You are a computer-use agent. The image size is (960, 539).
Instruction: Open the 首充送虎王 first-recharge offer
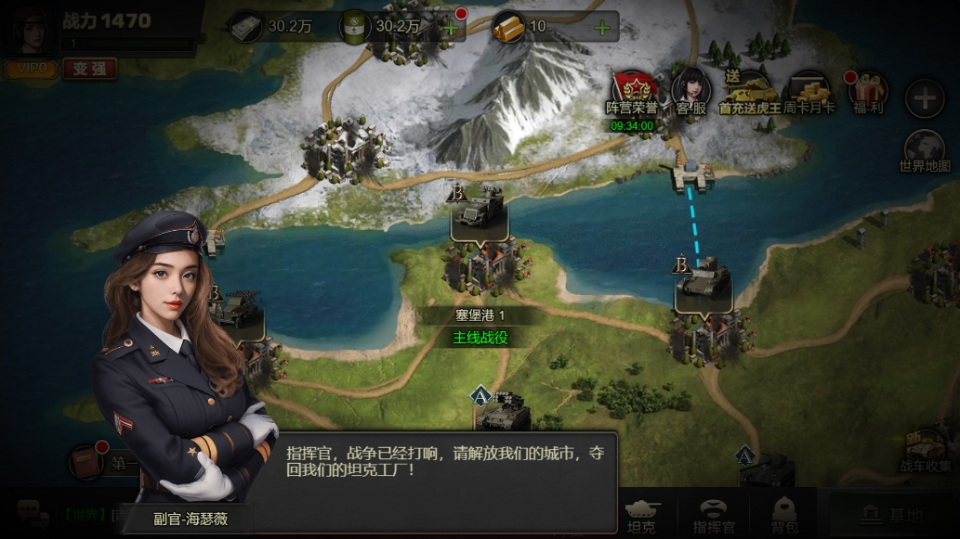pyautogui.click(x=749, y=90)
